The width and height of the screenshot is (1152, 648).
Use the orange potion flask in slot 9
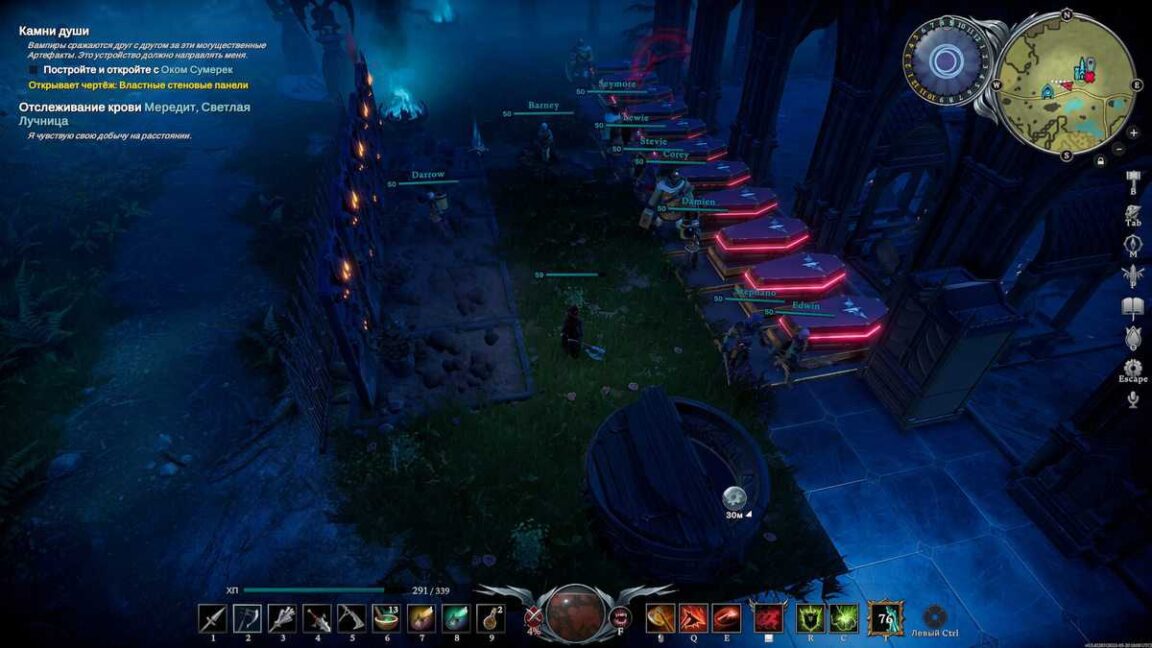490,618
